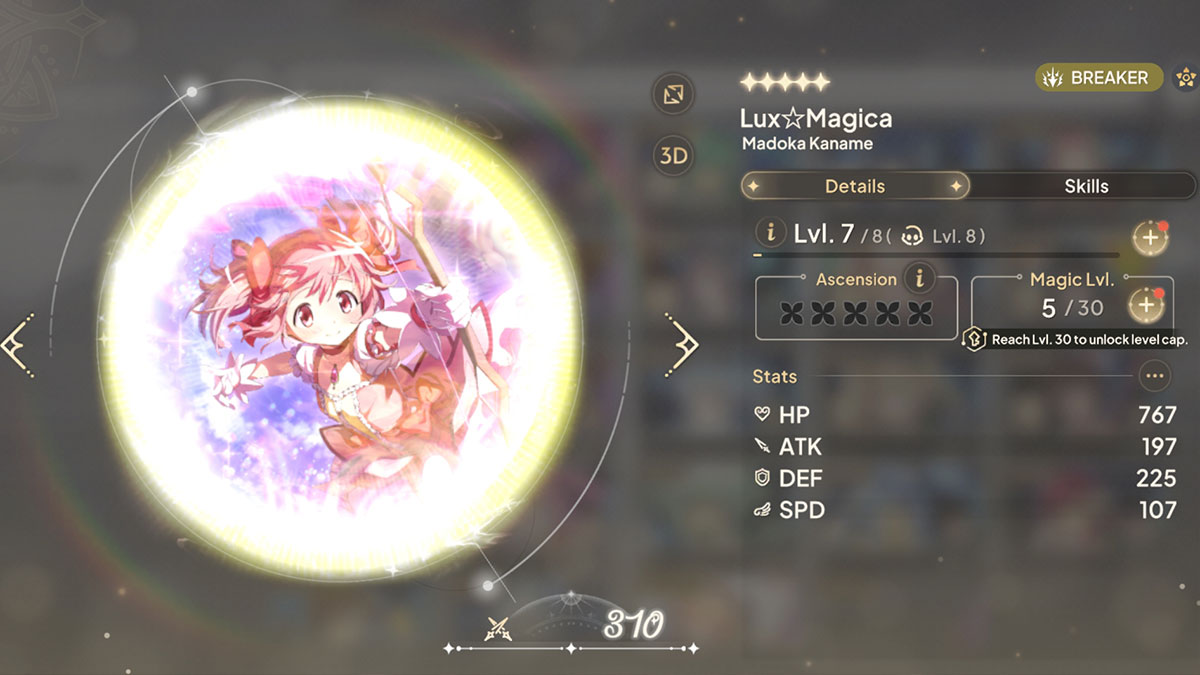Screen dimensions: 1200x675
Task: Switch to the Skills tab
Action: pos(1085,186)
